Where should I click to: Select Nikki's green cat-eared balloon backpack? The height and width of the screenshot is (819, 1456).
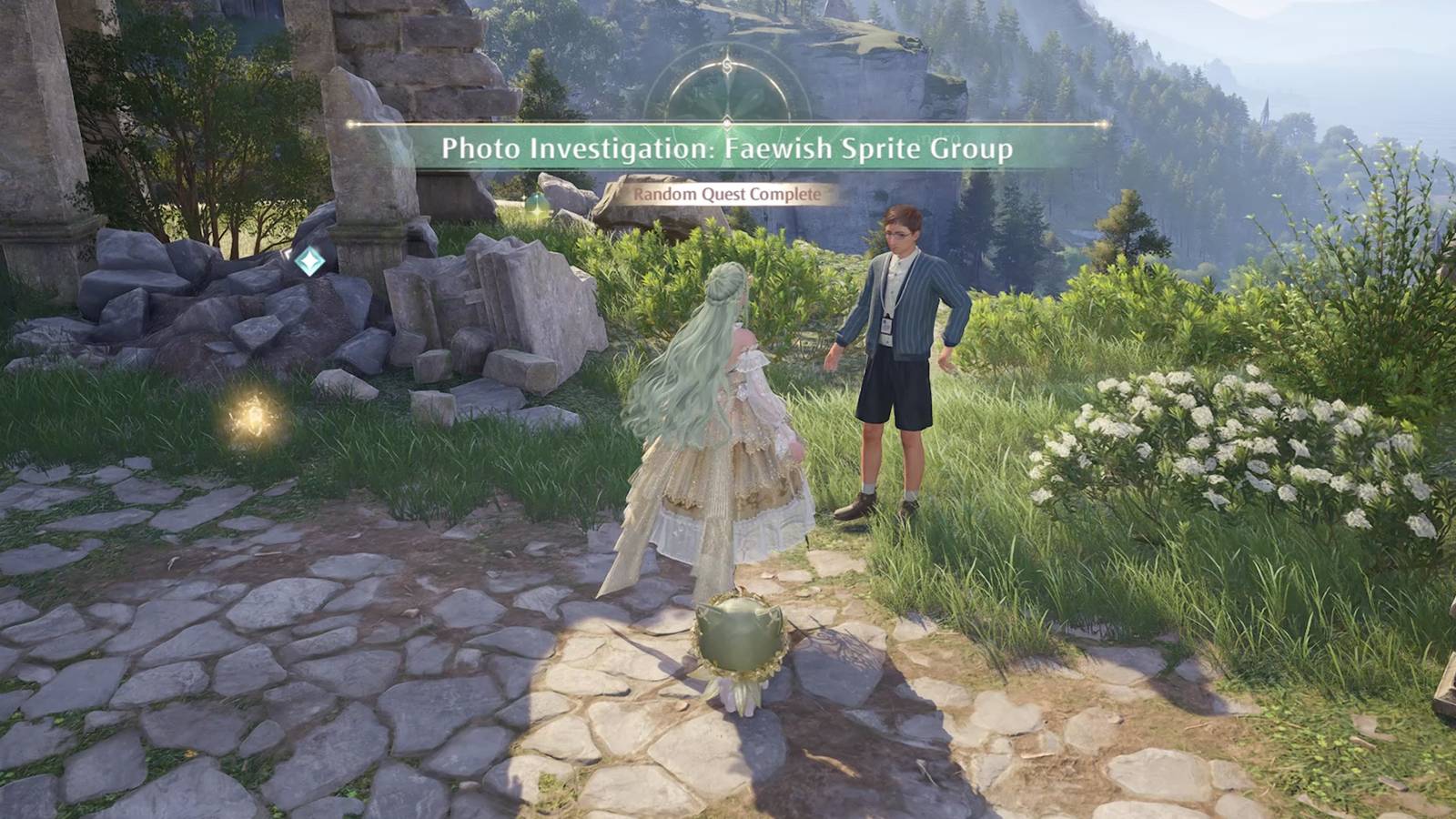point(739,637)
